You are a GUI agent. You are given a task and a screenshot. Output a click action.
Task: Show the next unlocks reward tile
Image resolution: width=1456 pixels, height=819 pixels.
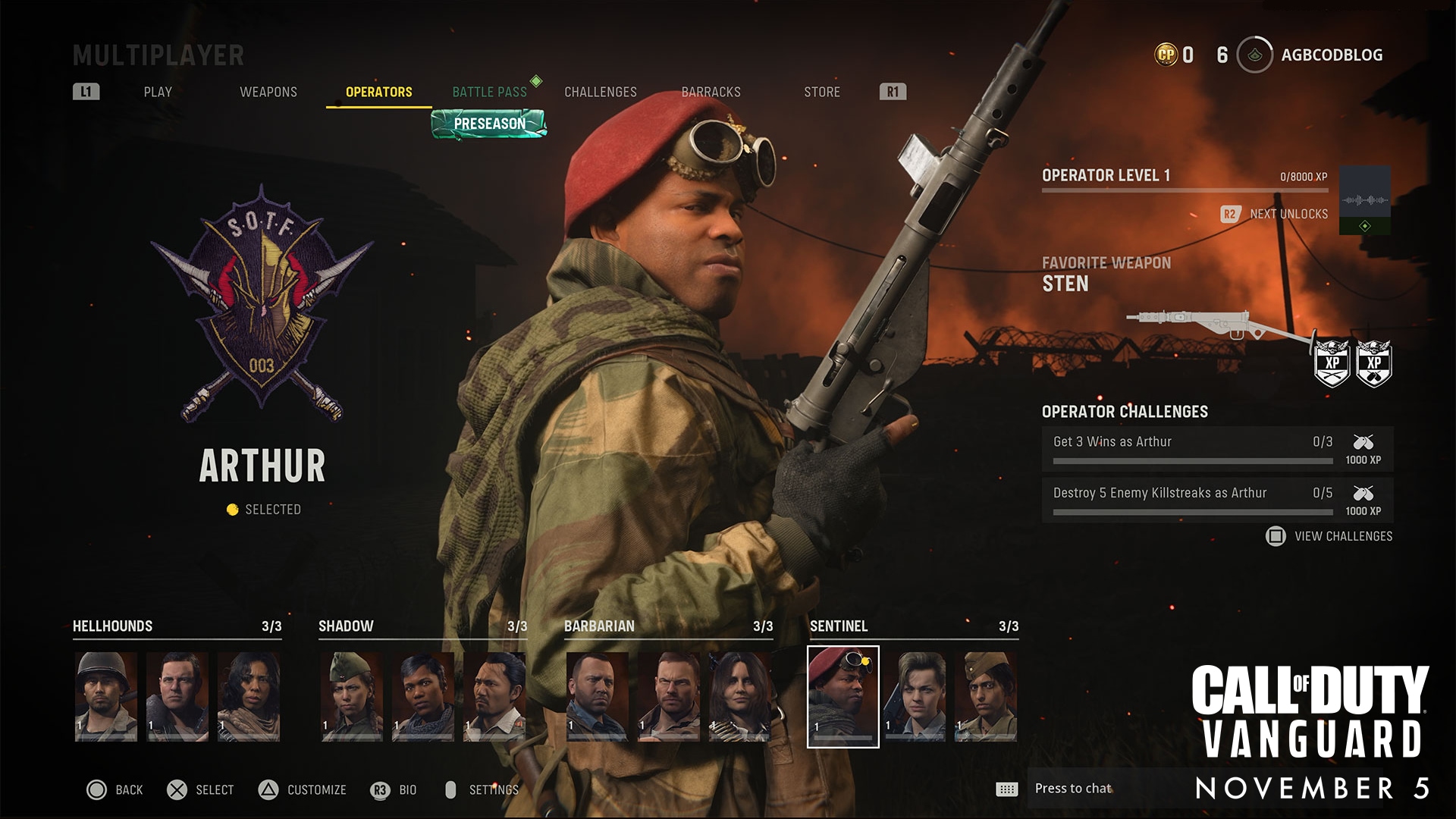[x=1364, y=200]
